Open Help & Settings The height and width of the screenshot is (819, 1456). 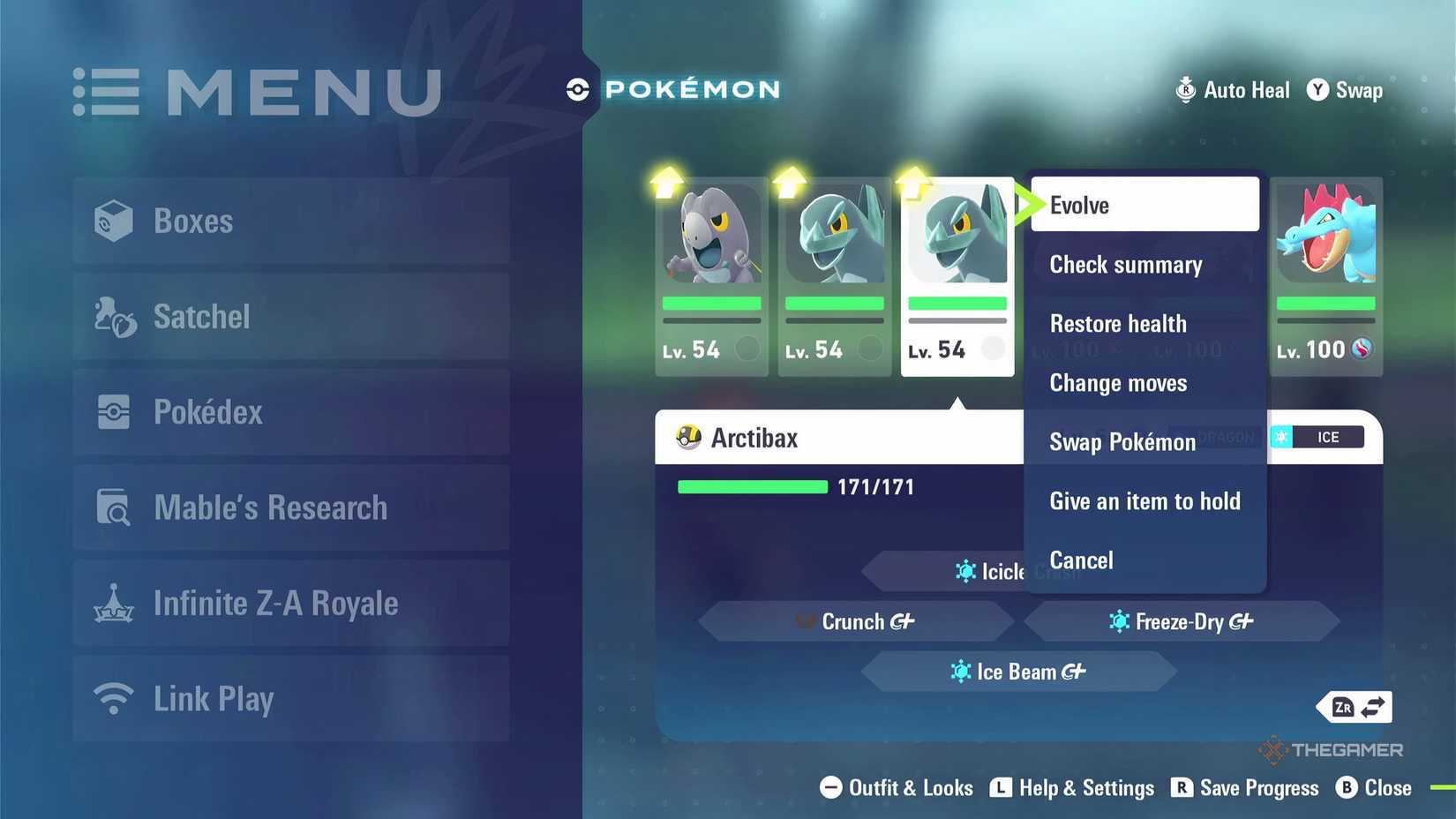1073,787
